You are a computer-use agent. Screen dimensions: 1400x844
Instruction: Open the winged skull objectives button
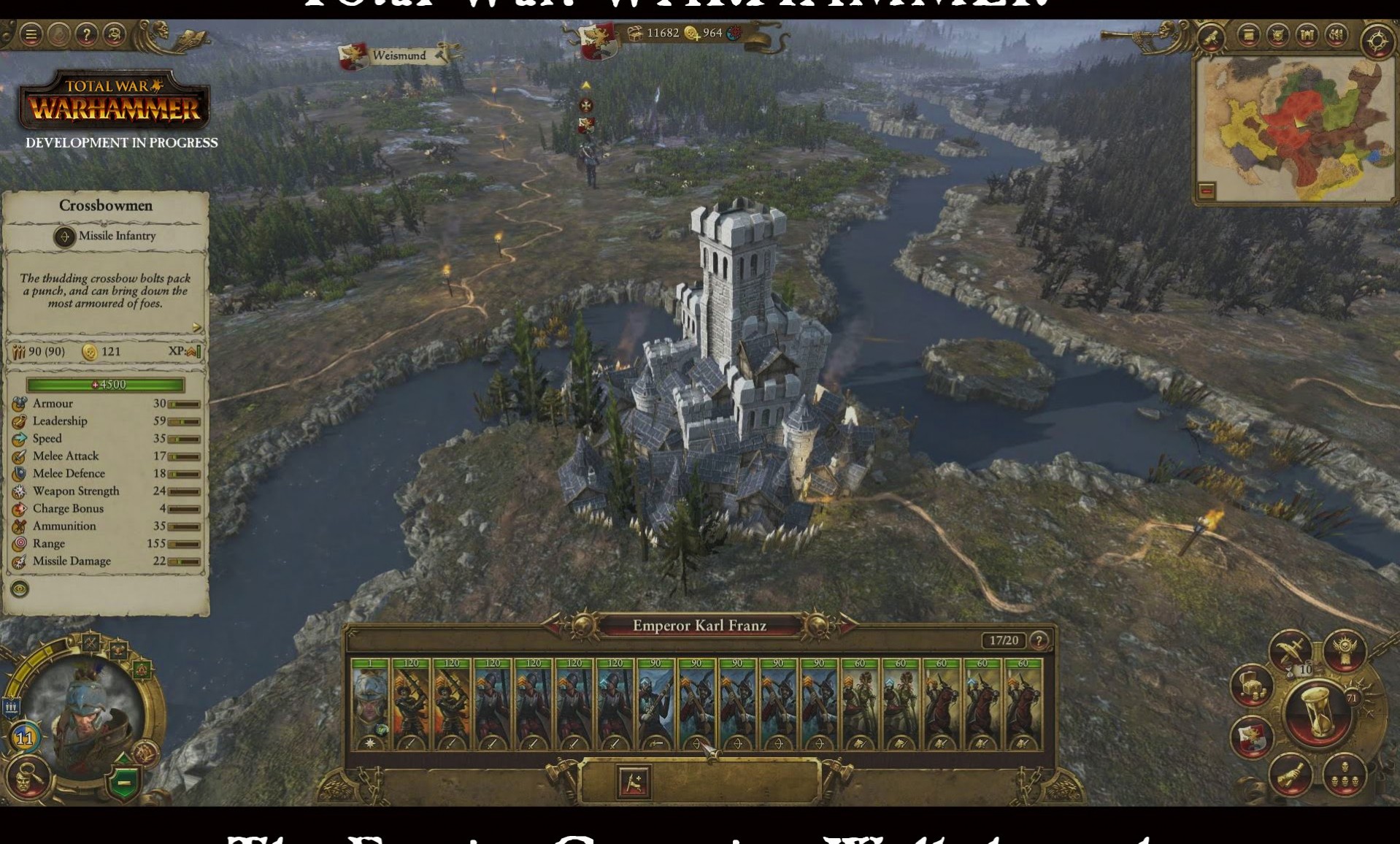tap(1345, 649)
